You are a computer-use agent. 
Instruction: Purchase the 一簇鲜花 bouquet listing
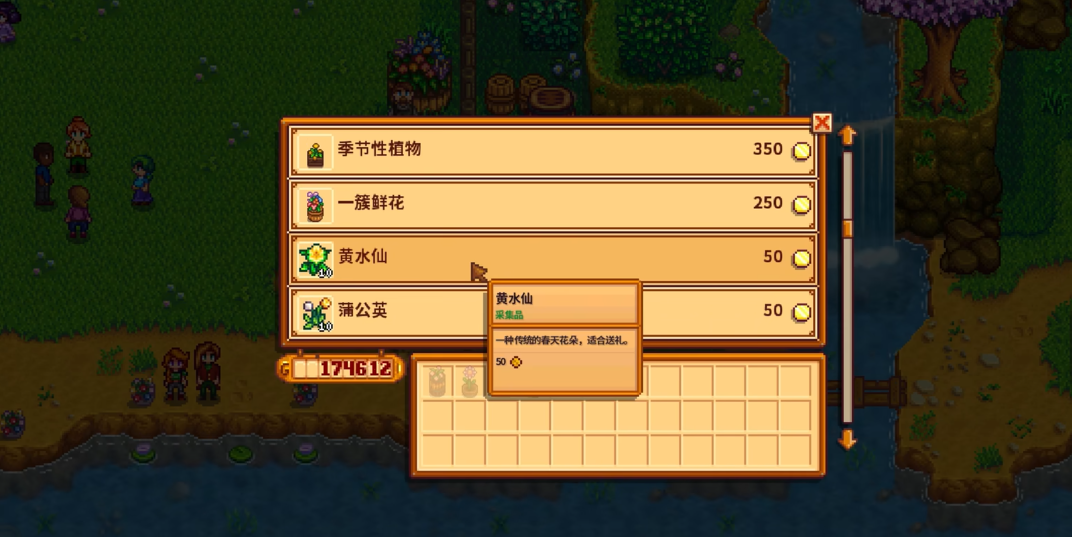coord(552,205)
